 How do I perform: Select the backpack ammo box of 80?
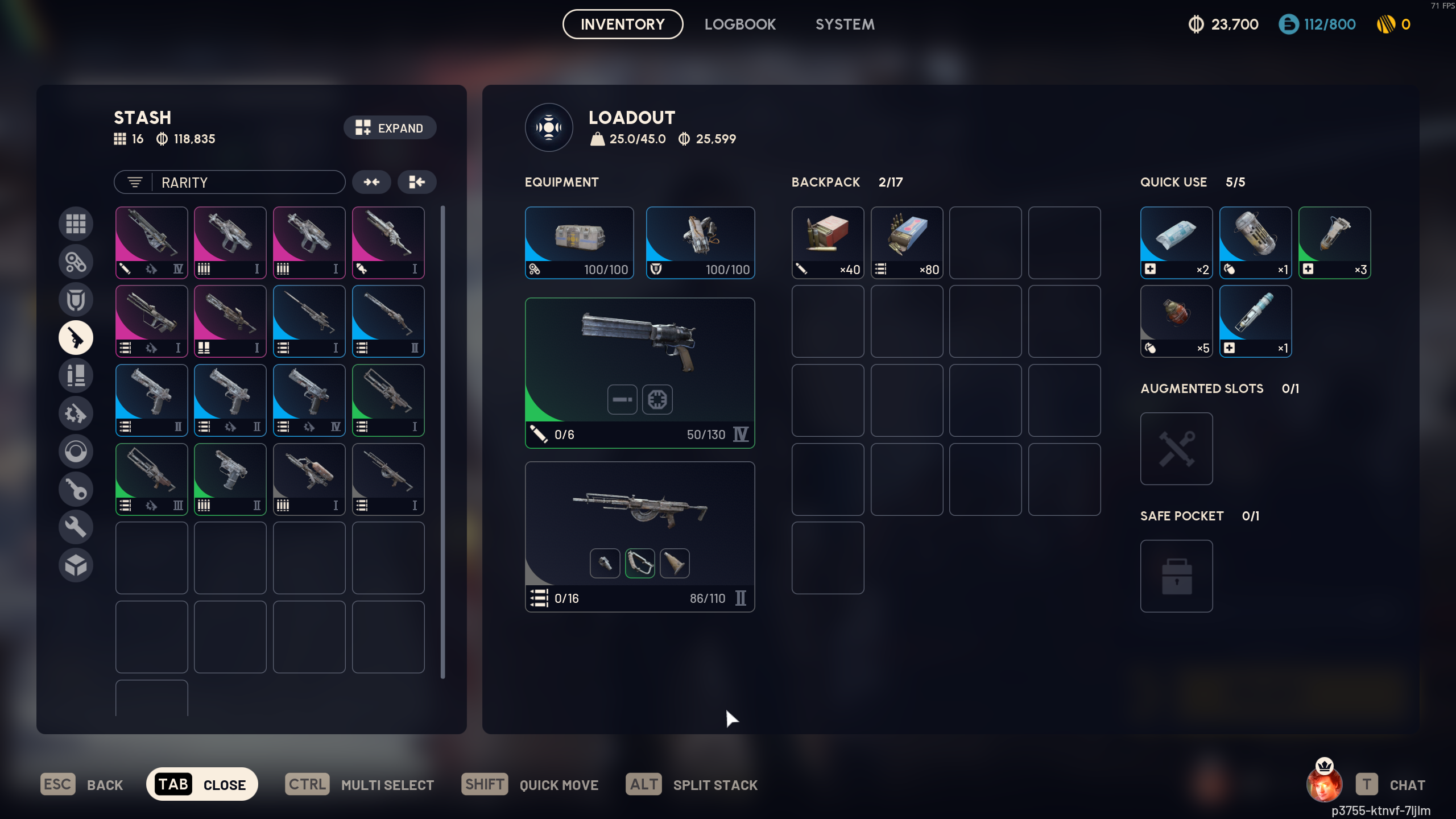point(907,242)
